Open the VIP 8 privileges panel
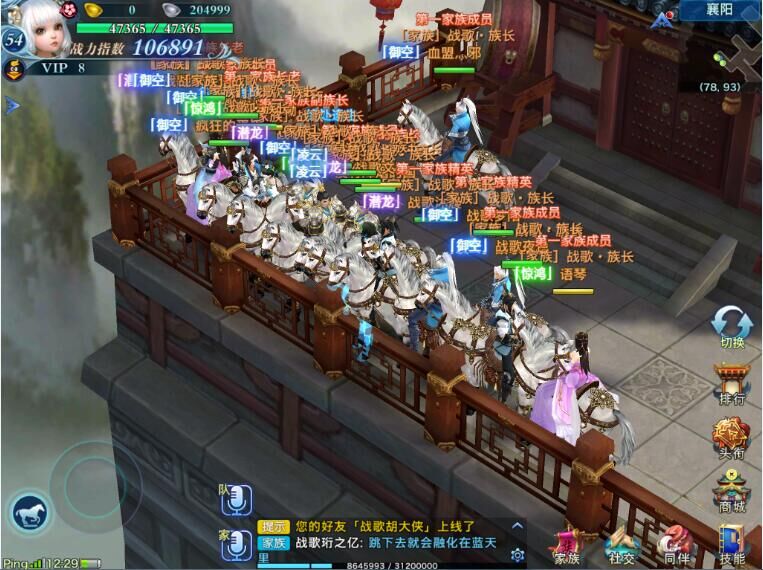Image resolution: width=763 pixels, height=570 pixels. (x=50, y=67)
